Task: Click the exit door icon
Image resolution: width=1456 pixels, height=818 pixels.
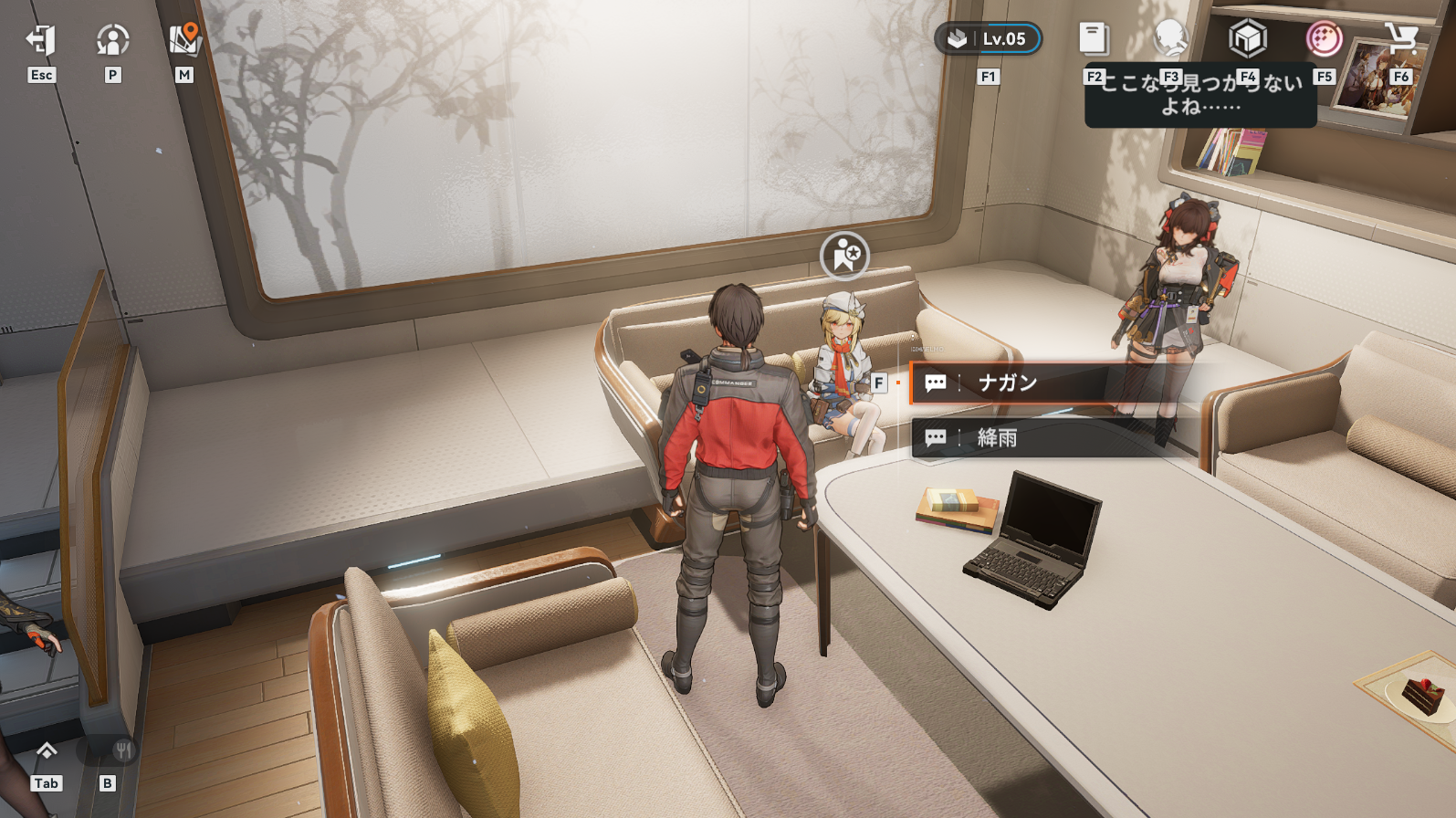Action: (41, 39)
